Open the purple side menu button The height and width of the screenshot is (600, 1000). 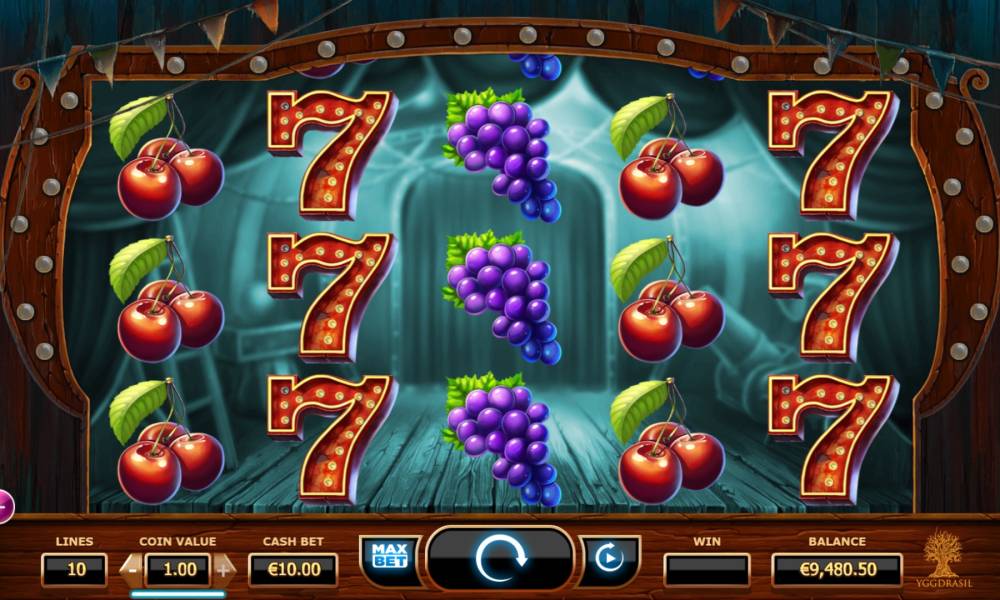point(4,506)
